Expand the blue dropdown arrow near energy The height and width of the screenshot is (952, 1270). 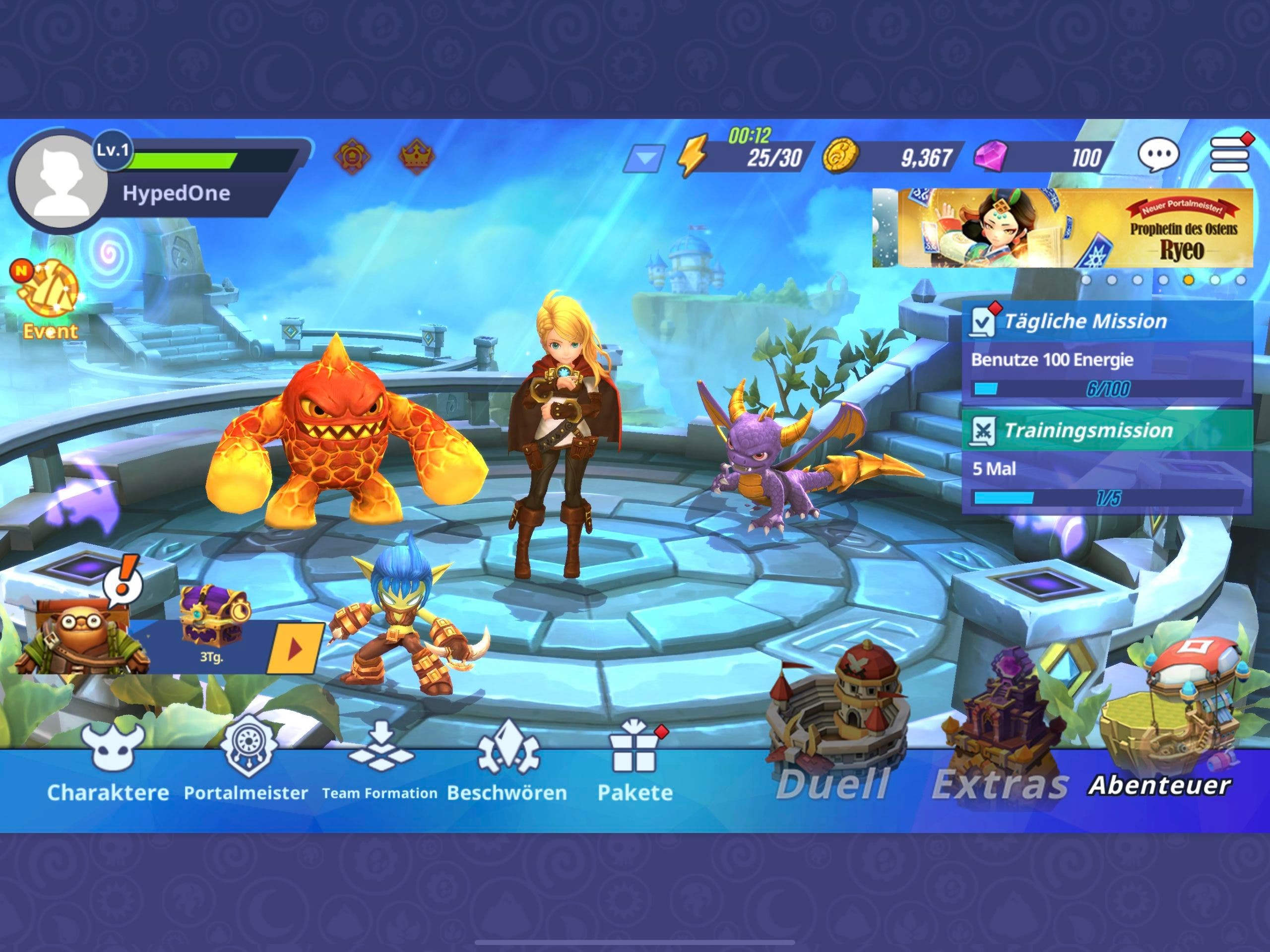pyautogui.click(x=645, y=158)
